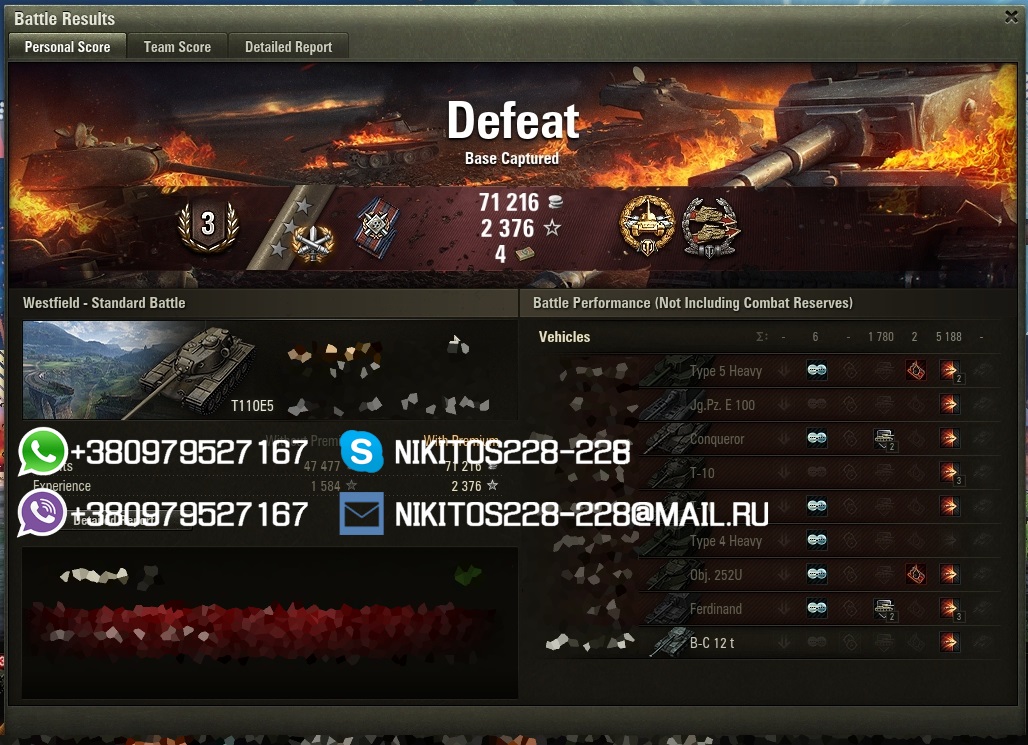Image resolution: width=1028 pixels, height=745 pixels.
Task: Click the WhatsApp logo icon
Action: click(x=42, y=452)
